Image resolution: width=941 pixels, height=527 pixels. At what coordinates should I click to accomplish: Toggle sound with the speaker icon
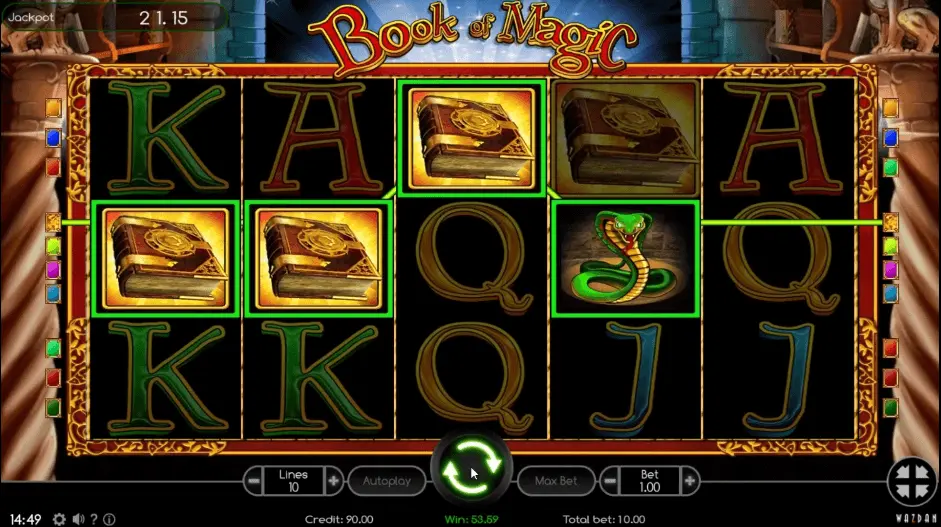tap(78, 519)
